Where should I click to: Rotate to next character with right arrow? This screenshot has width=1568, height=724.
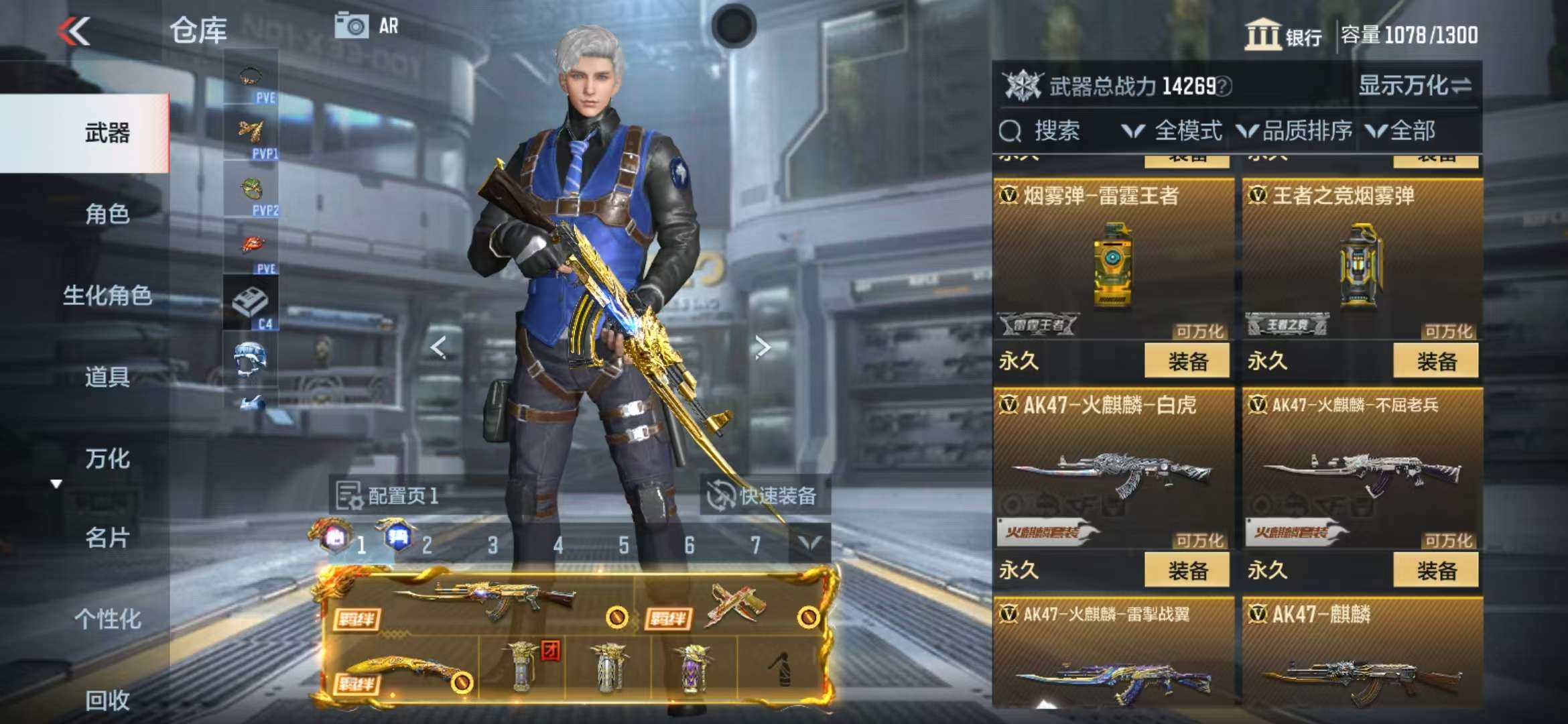pyautogui.click(x=762, y=347)
